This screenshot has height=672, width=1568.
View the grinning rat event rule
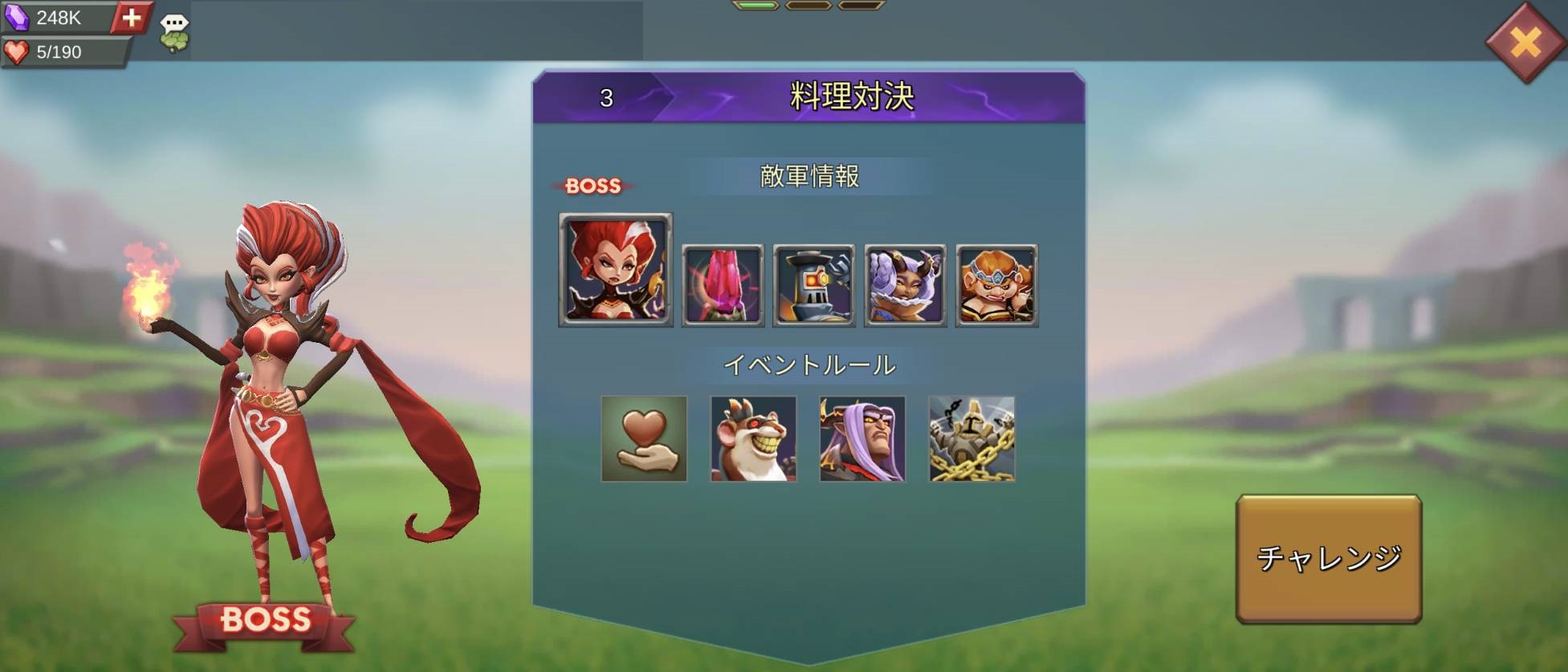[753, 438]
